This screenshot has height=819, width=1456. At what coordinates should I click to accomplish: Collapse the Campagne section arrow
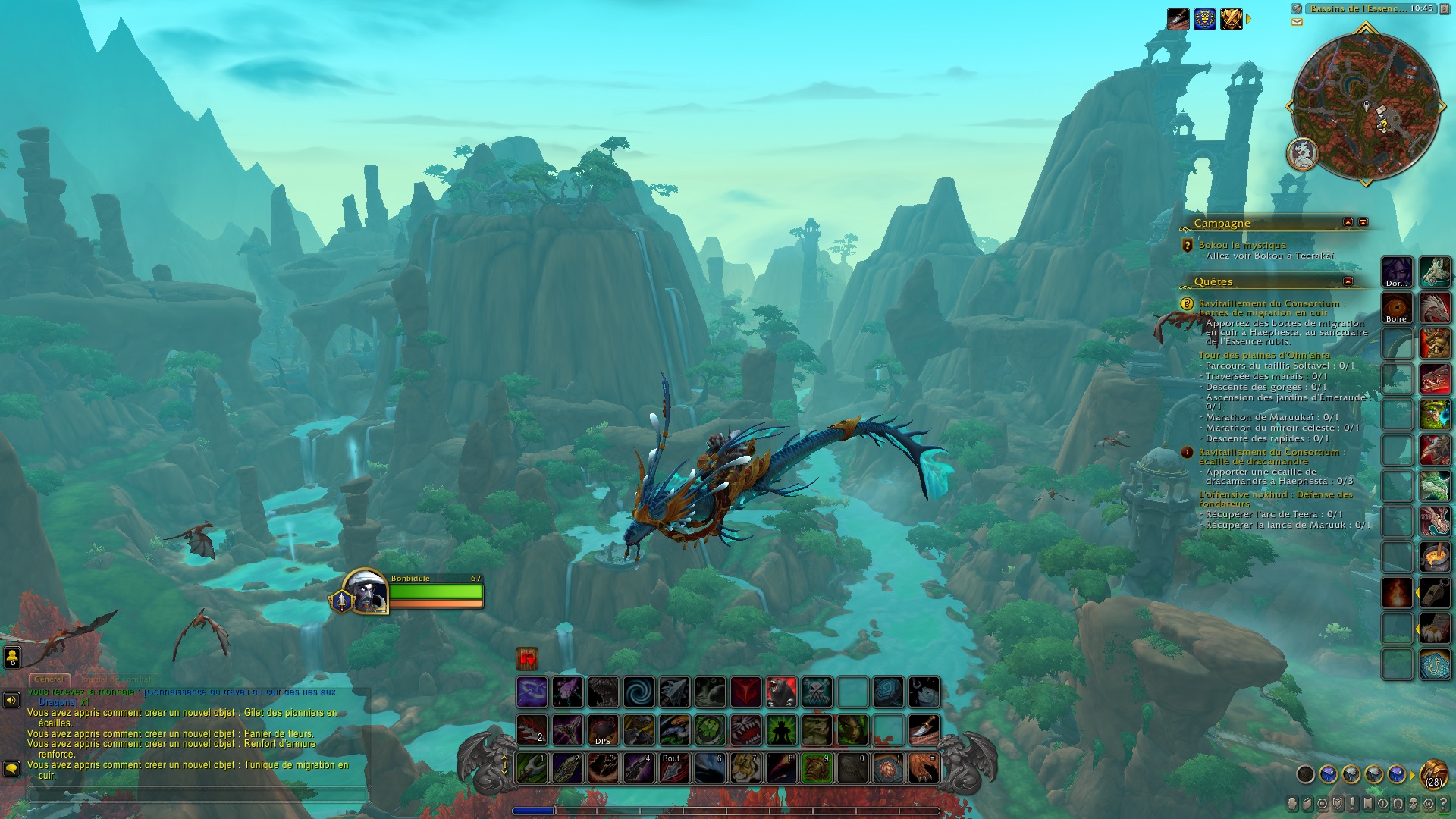pyautogui.click(x=1348, y=223)
